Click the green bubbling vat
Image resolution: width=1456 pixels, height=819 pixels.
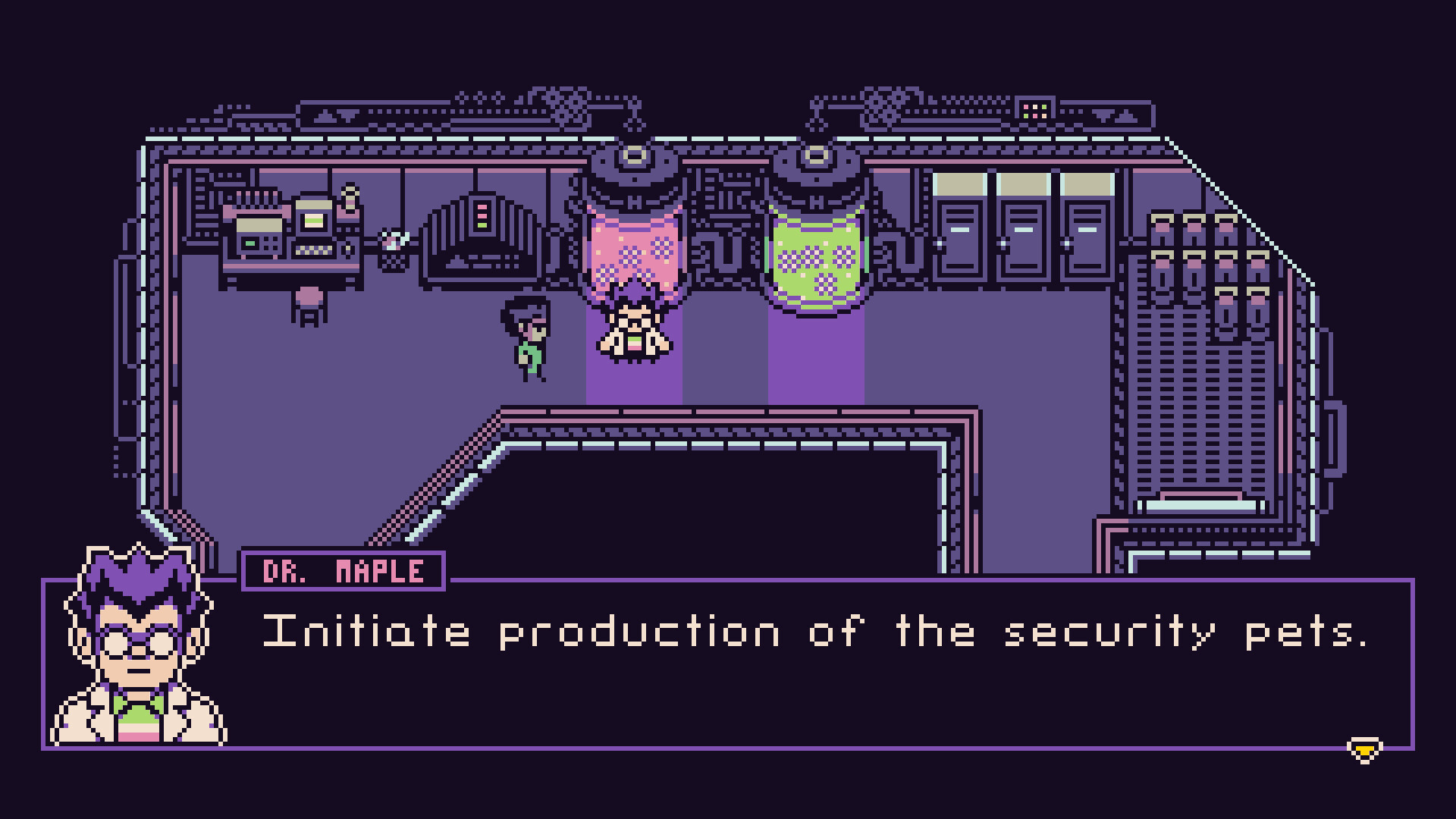coord(817,254)
